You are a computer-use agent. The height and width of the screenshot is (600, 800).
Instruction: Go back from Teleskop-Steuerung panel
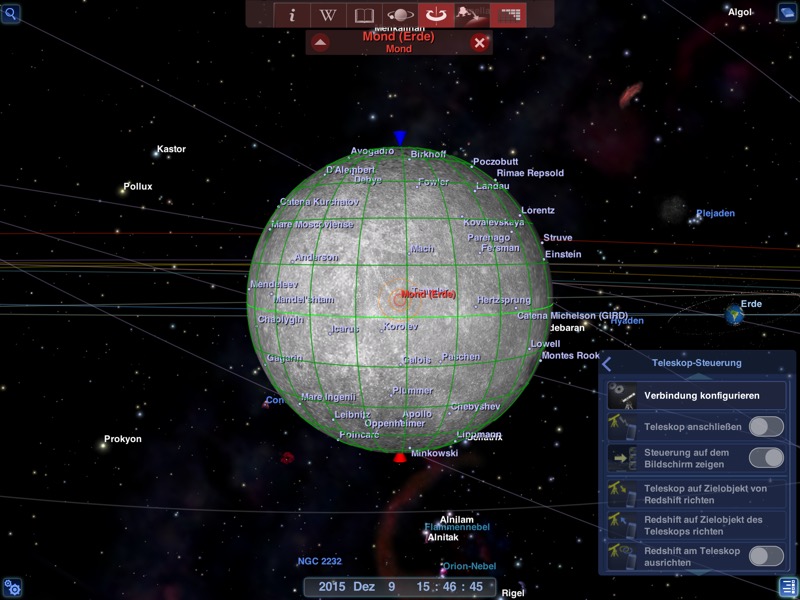point(607,364)
